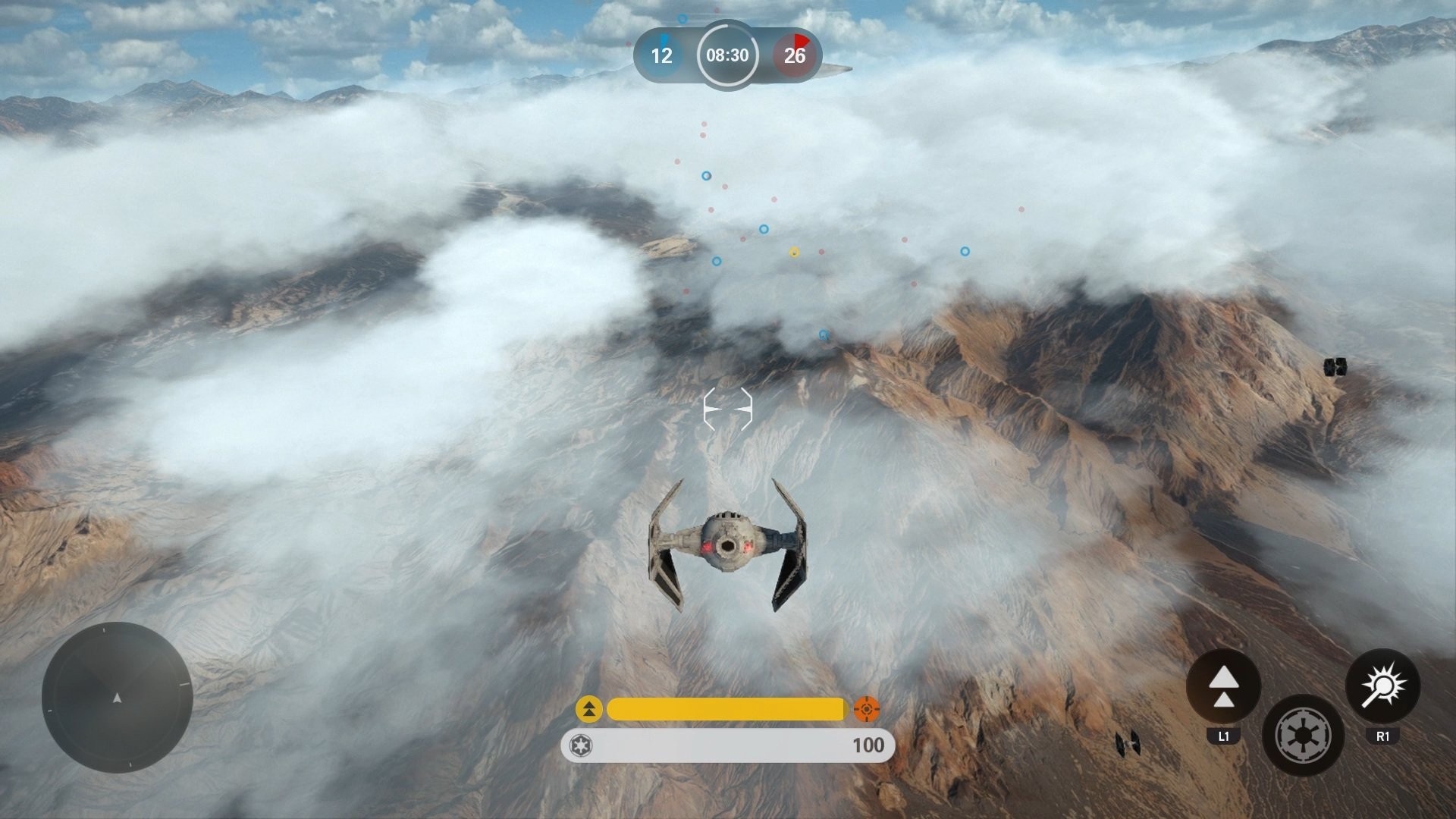Click the Empire logo on the health bar
1456x819 pixels.
point(581,745)
